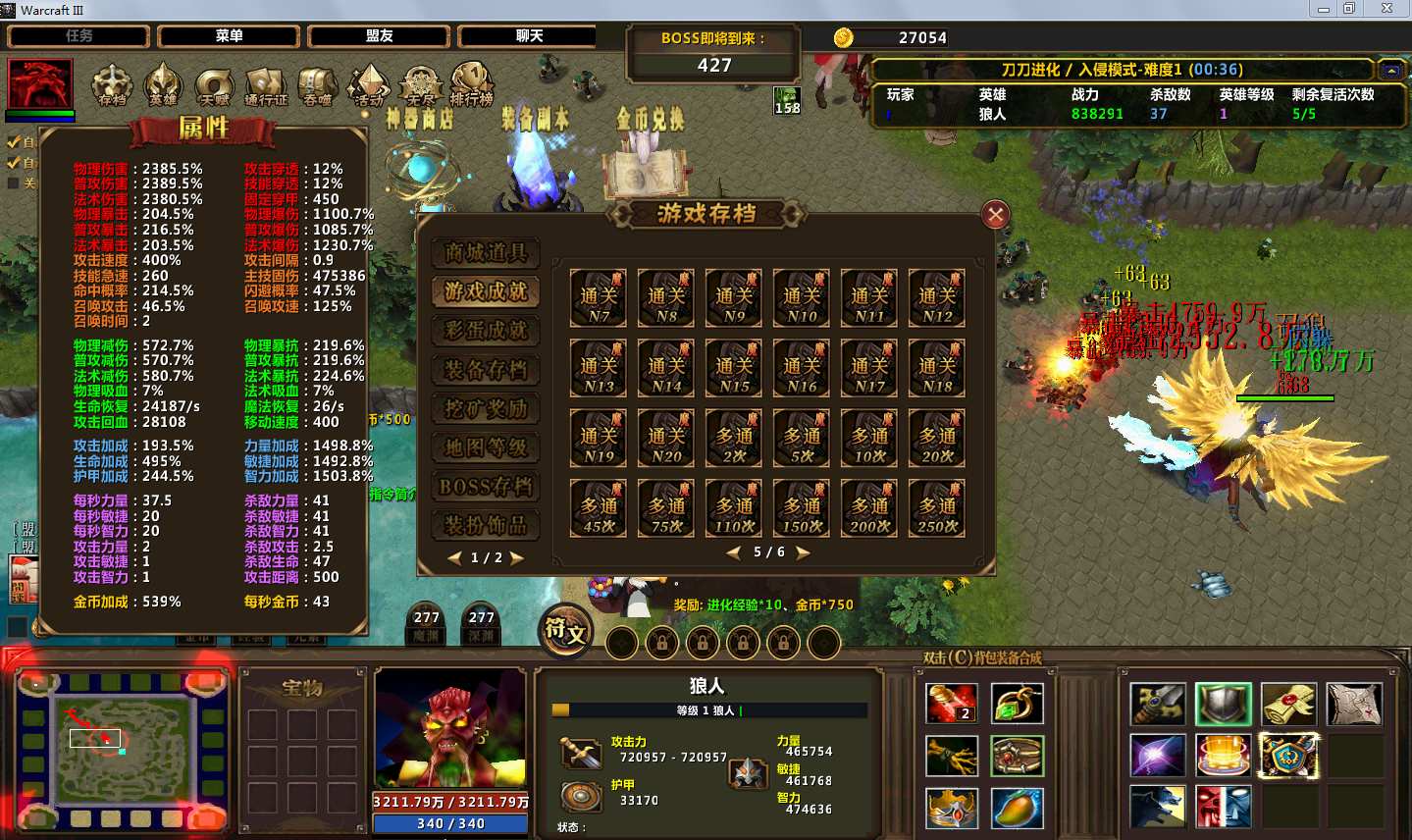Screen dimensions: 1412x840
Task: Switch to the BOSS存档 tab
Action: (x=486, y=487)
